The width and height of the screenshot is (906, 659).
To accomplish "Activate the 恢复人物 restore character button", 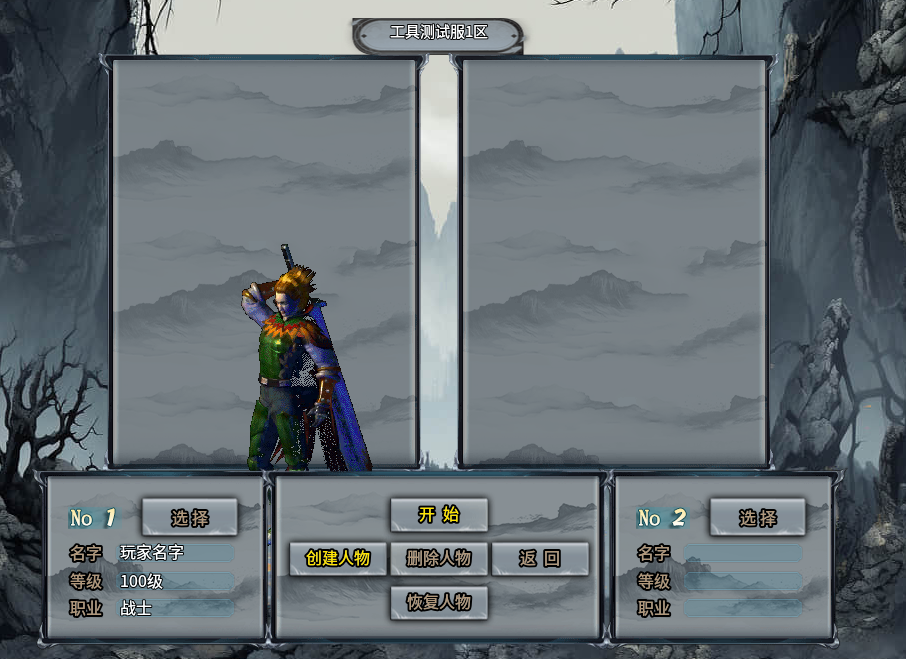I will pyautogui.click(x=439, y=602).
